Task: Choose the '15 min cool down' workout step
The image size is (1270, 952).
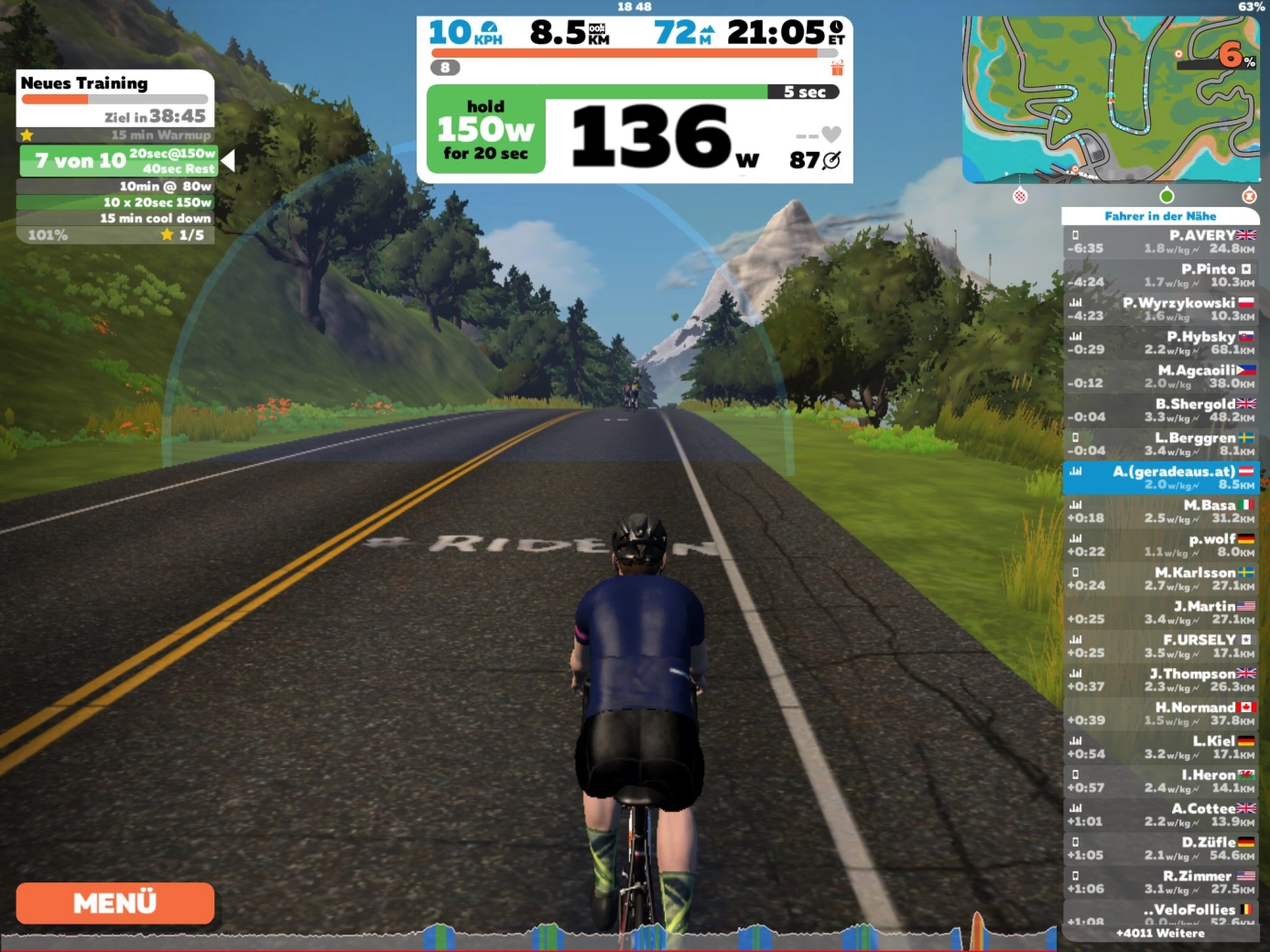Action: click(116, 219)
